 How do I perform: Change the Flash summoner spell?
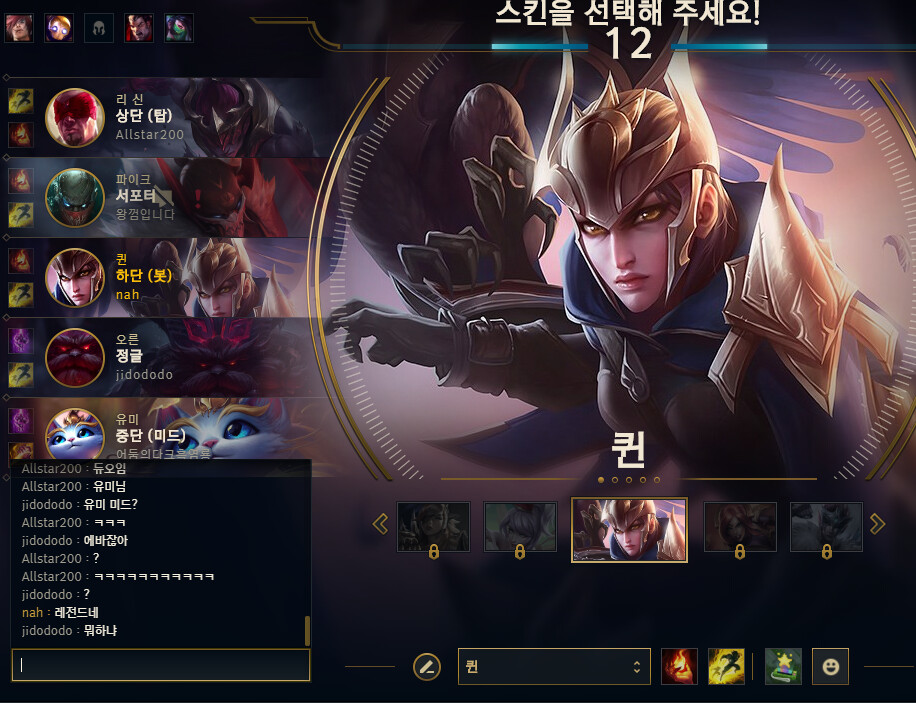pyautogui.click(x=726, y=666)
